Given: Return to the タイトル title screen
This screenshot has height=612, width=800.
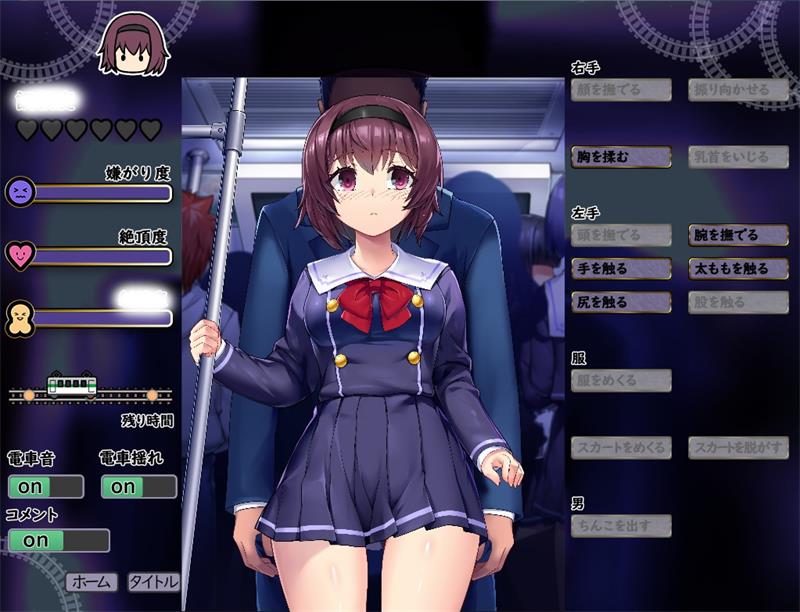Looking at the screenshot, I should pyautogui.click(x=153, y=581).
